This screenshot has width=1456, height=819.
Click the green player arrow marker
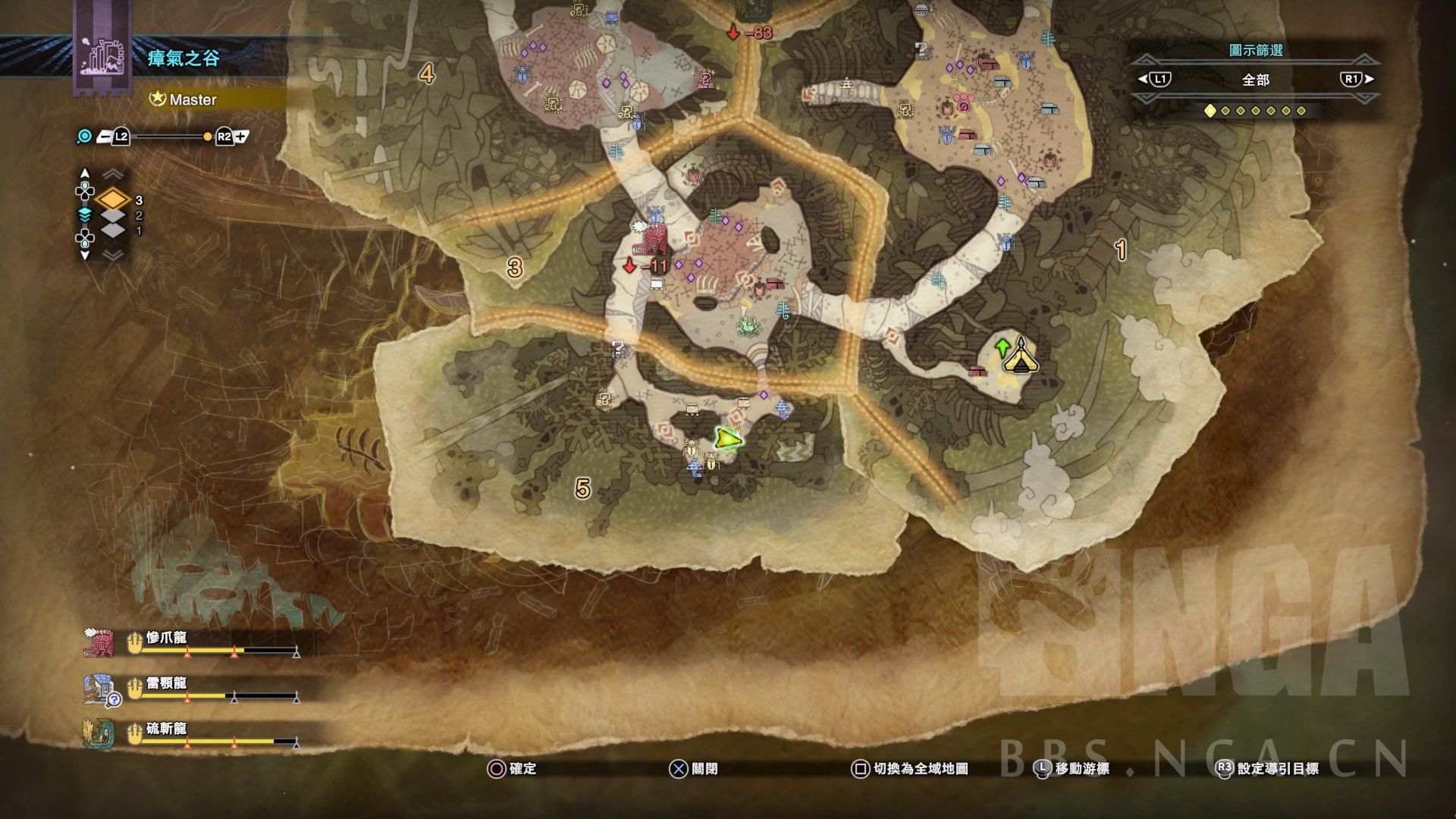(x=727, y=438)
